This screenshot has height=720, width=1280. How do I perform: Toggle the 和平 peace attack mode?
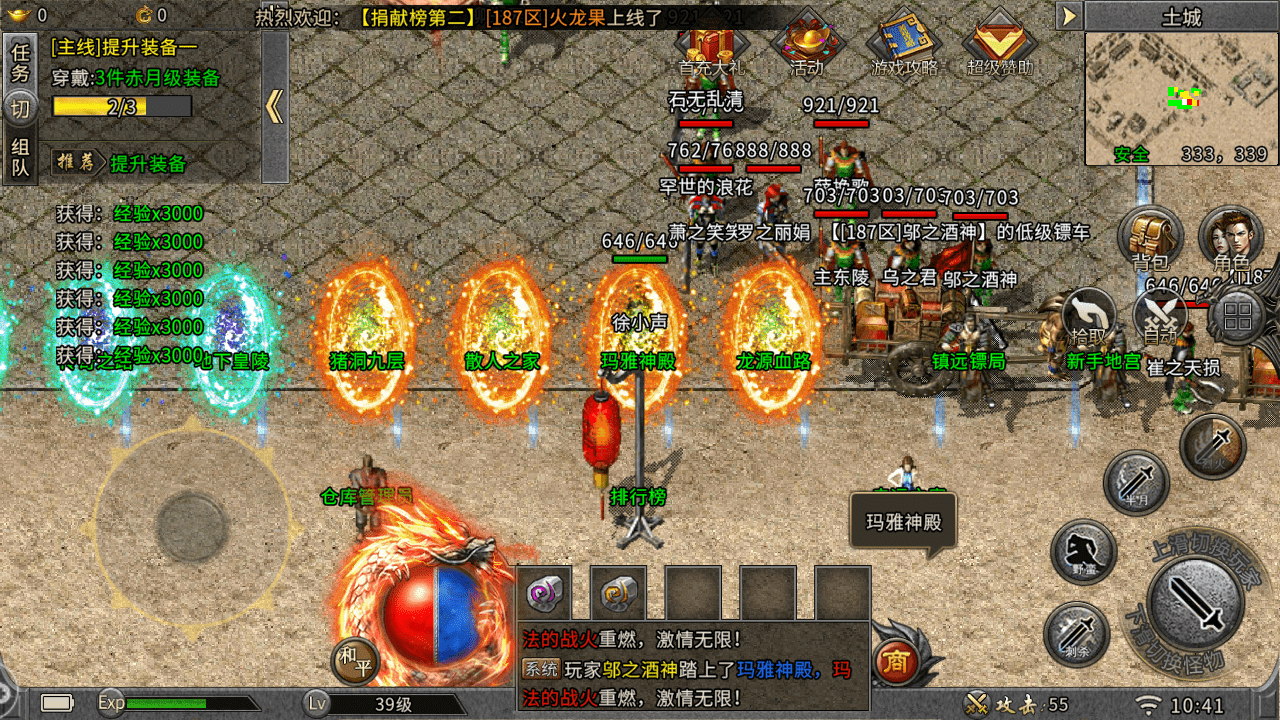[356, 661]
